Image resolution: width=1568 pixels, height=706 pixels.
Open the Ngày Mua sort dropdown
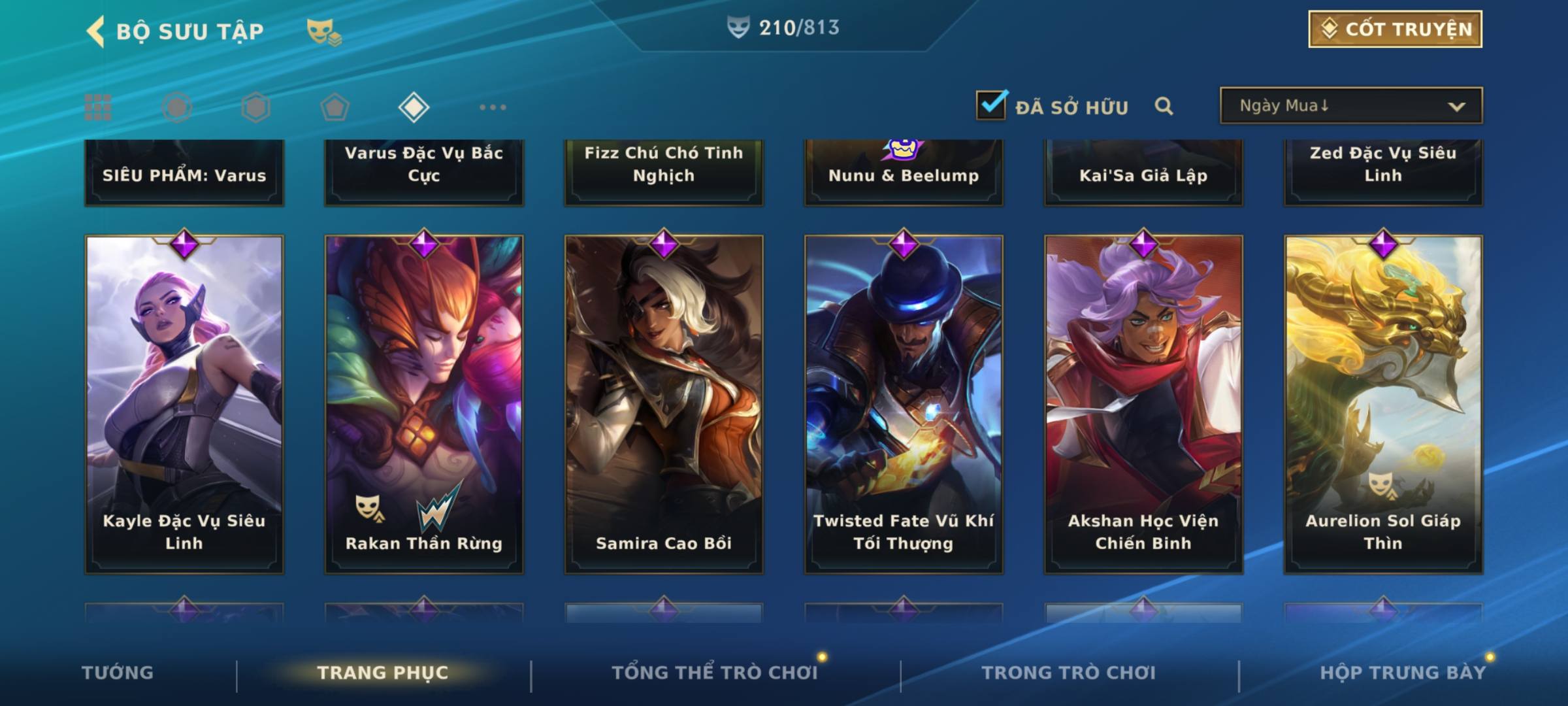point(1351,106)
